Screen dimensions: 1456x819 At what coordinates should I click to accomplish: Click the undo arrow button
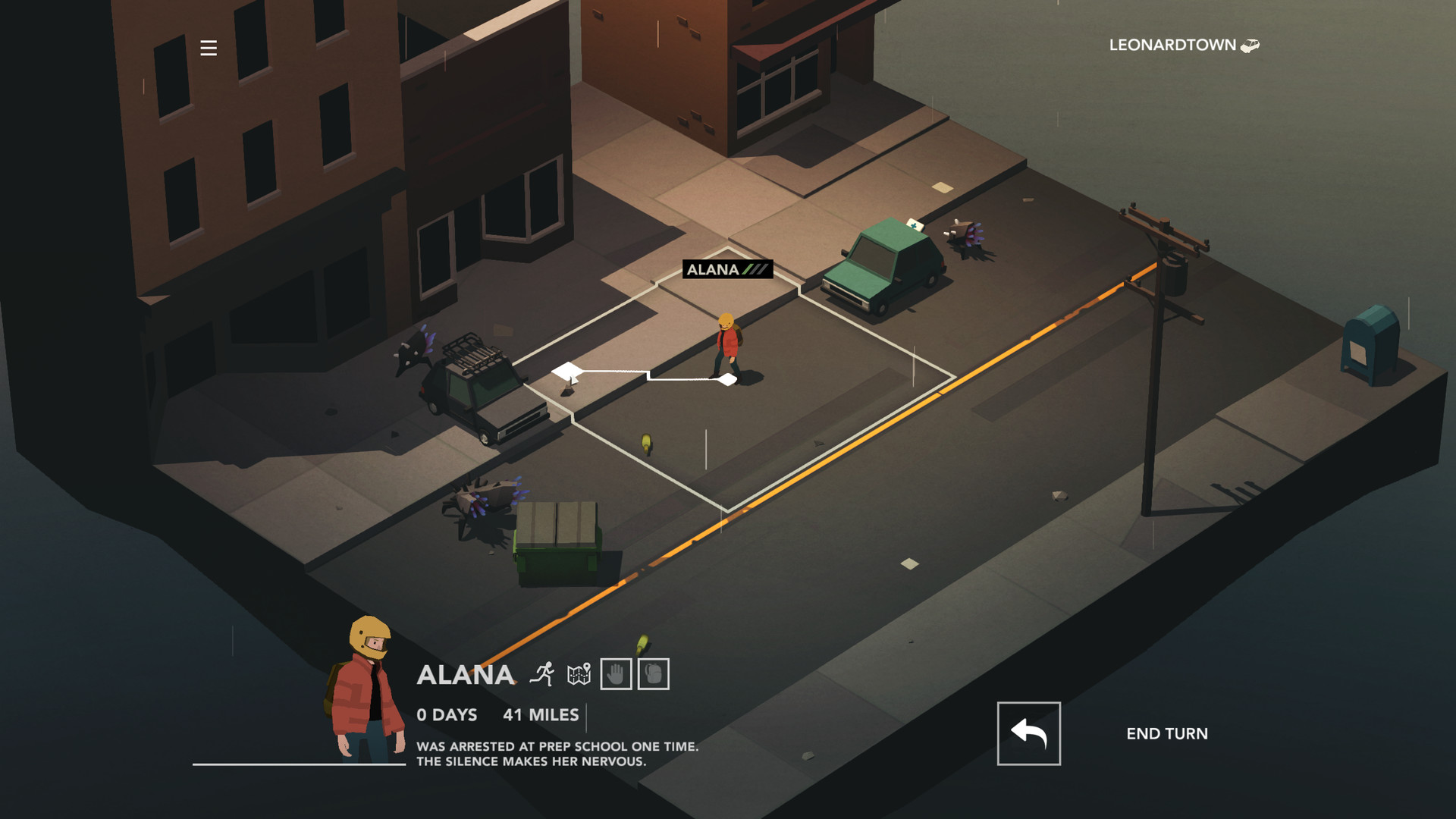[1028, 733]
